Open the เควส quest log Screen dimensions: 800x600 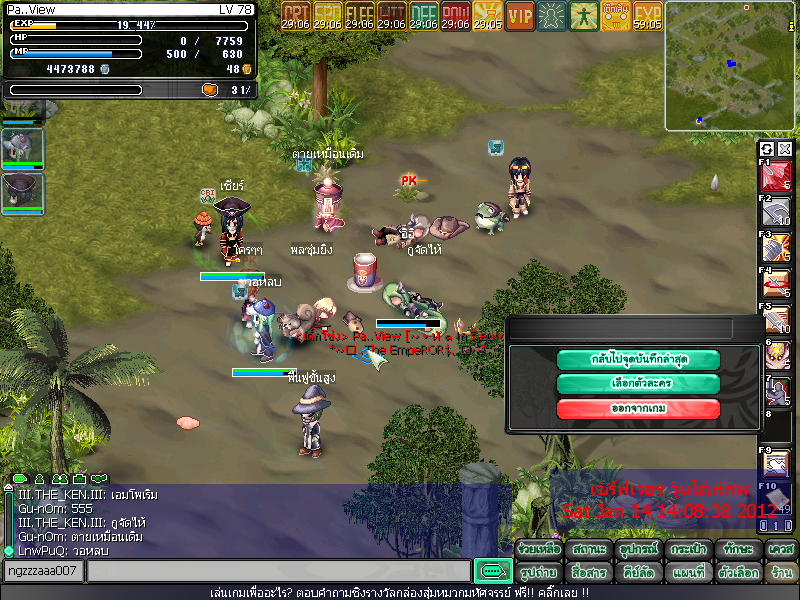pos(781,550)
